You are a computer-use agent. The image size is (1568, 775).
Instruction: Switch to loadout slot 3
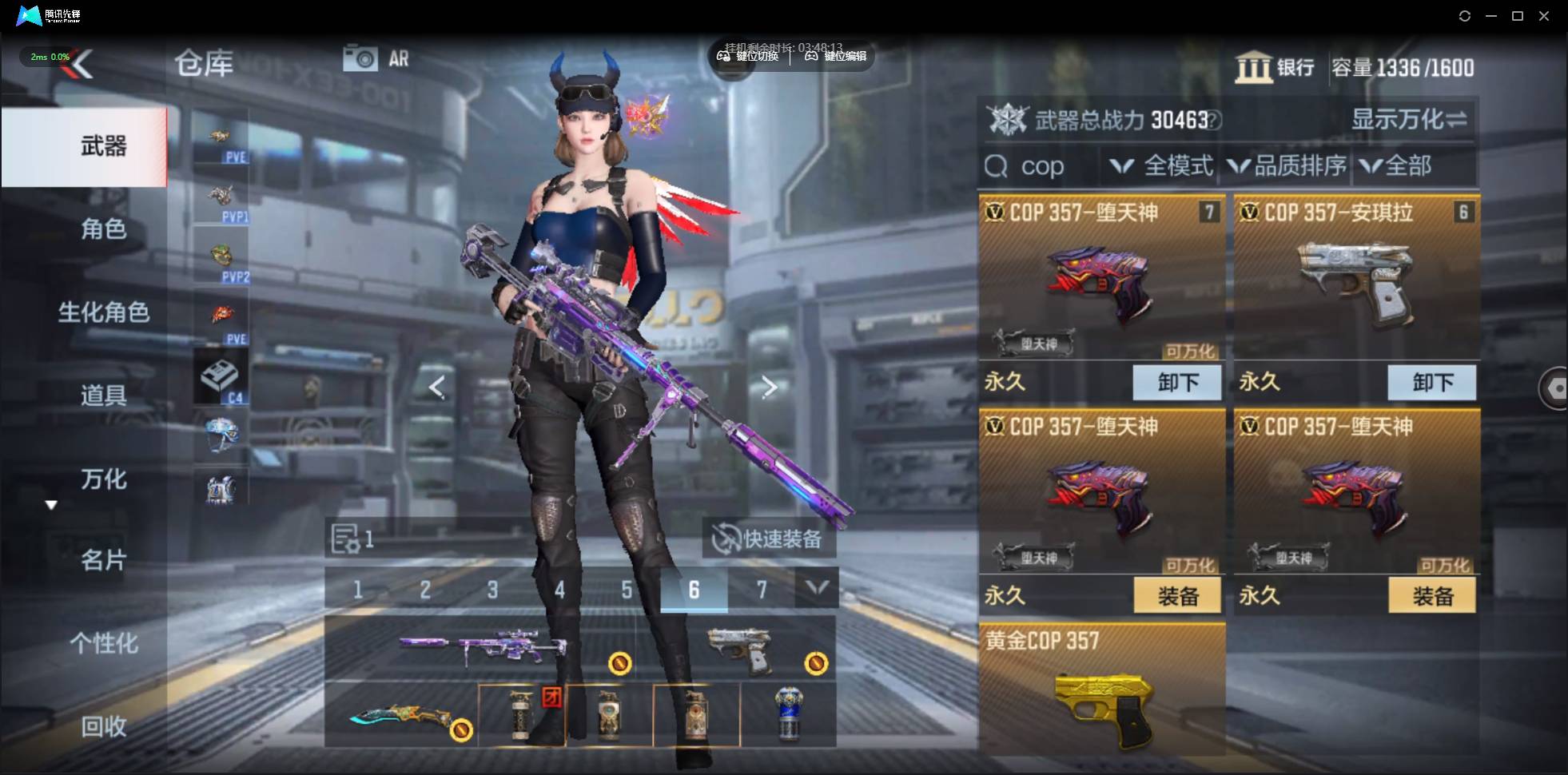point(492,590)
